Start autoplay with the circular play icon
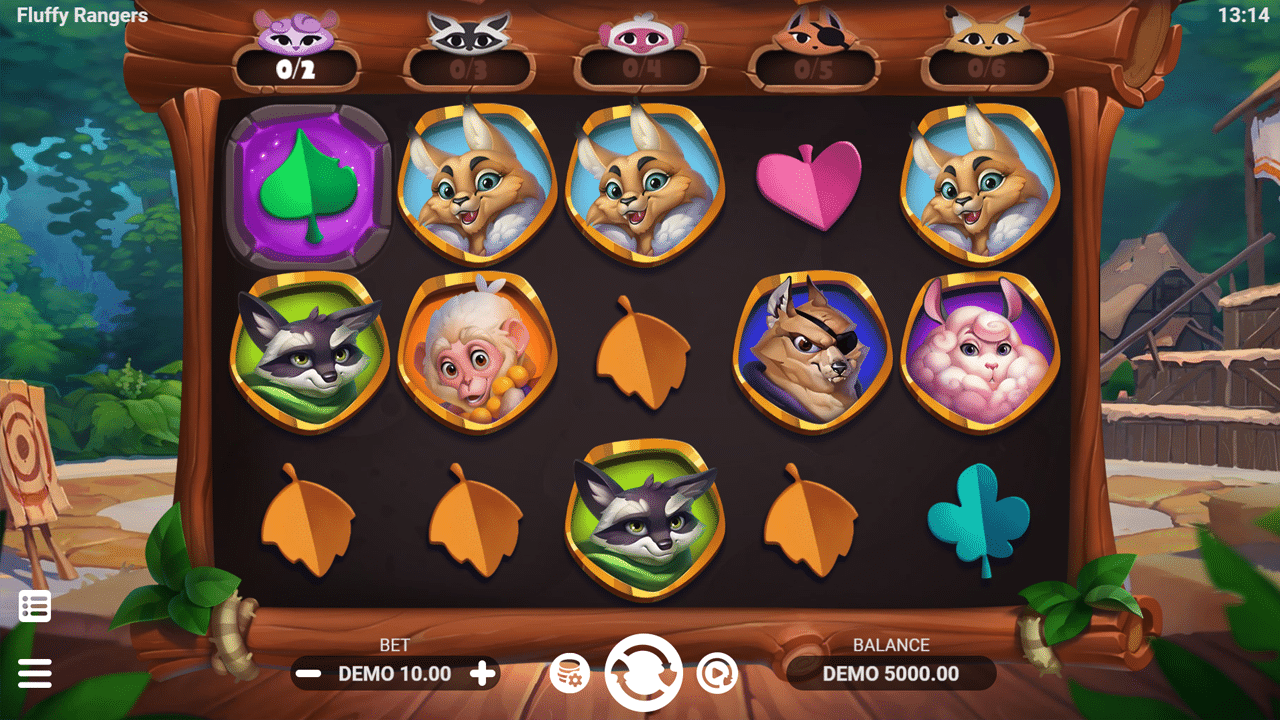This screenshot has width=1280, height=720. click(717, 674)
